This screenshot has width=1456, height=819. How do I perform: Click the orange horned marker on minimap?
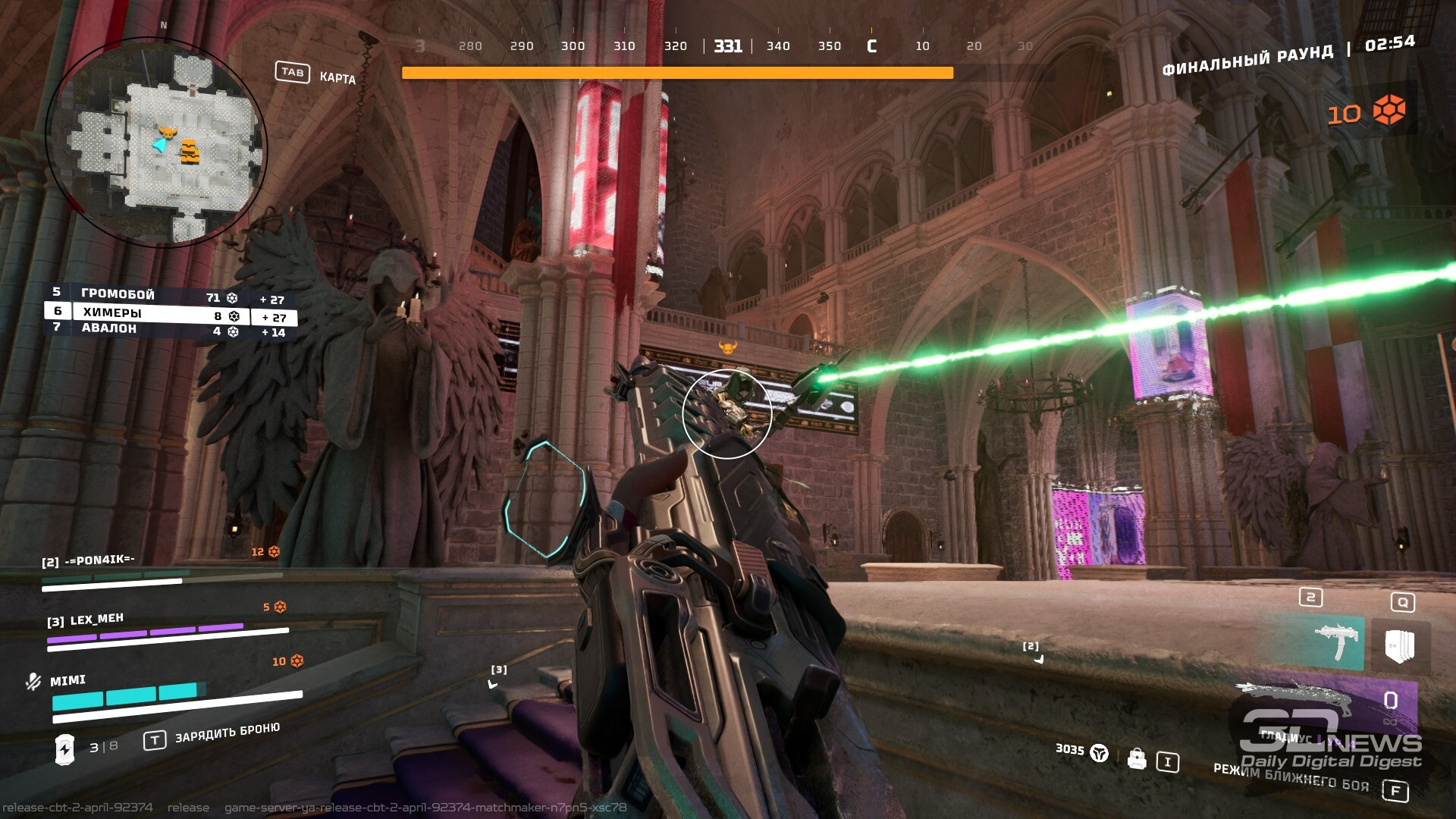[168, 133]
